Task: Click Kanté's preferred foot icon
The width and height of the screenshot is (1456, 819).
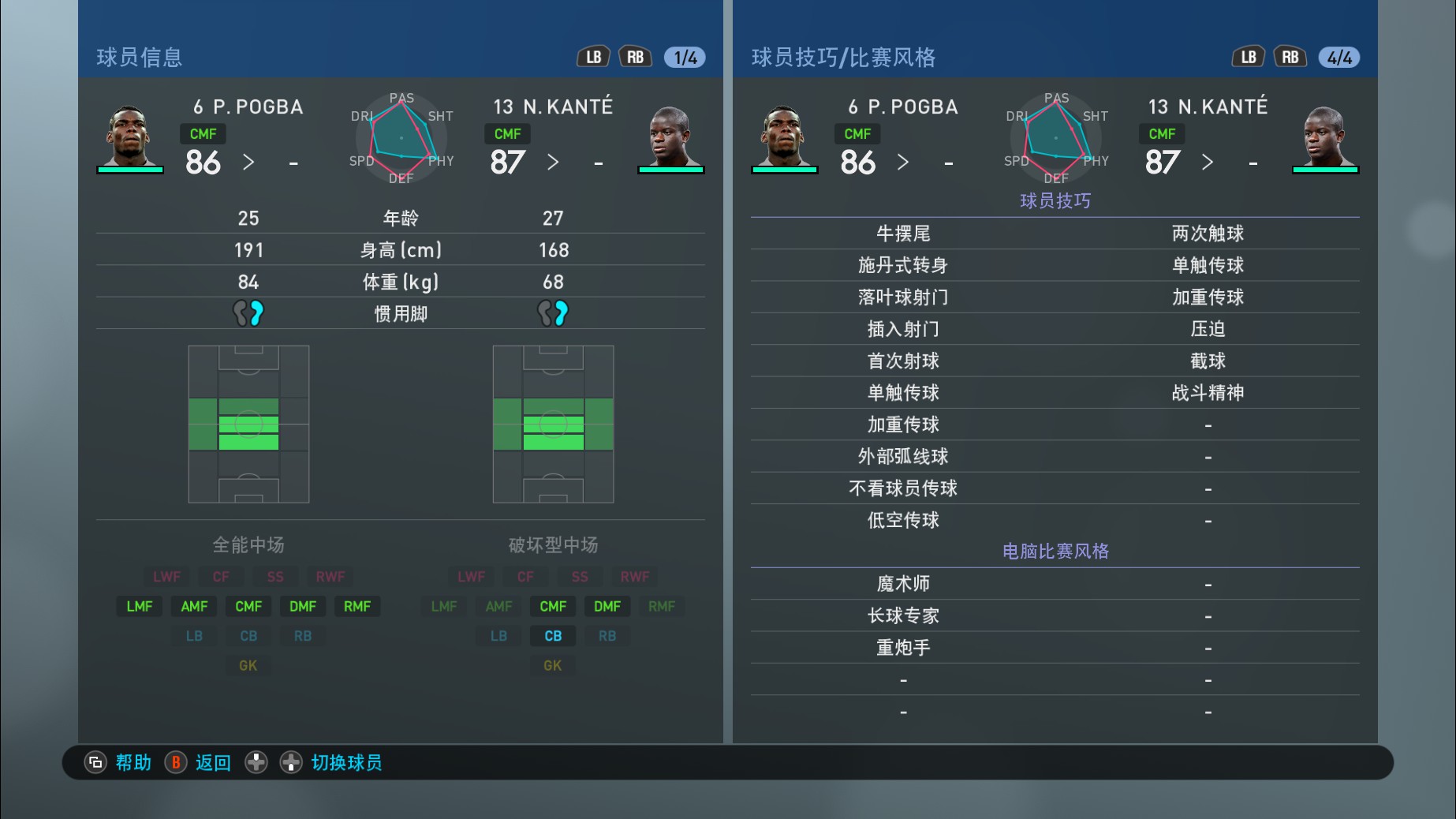Action: click(x=554, y=312)
